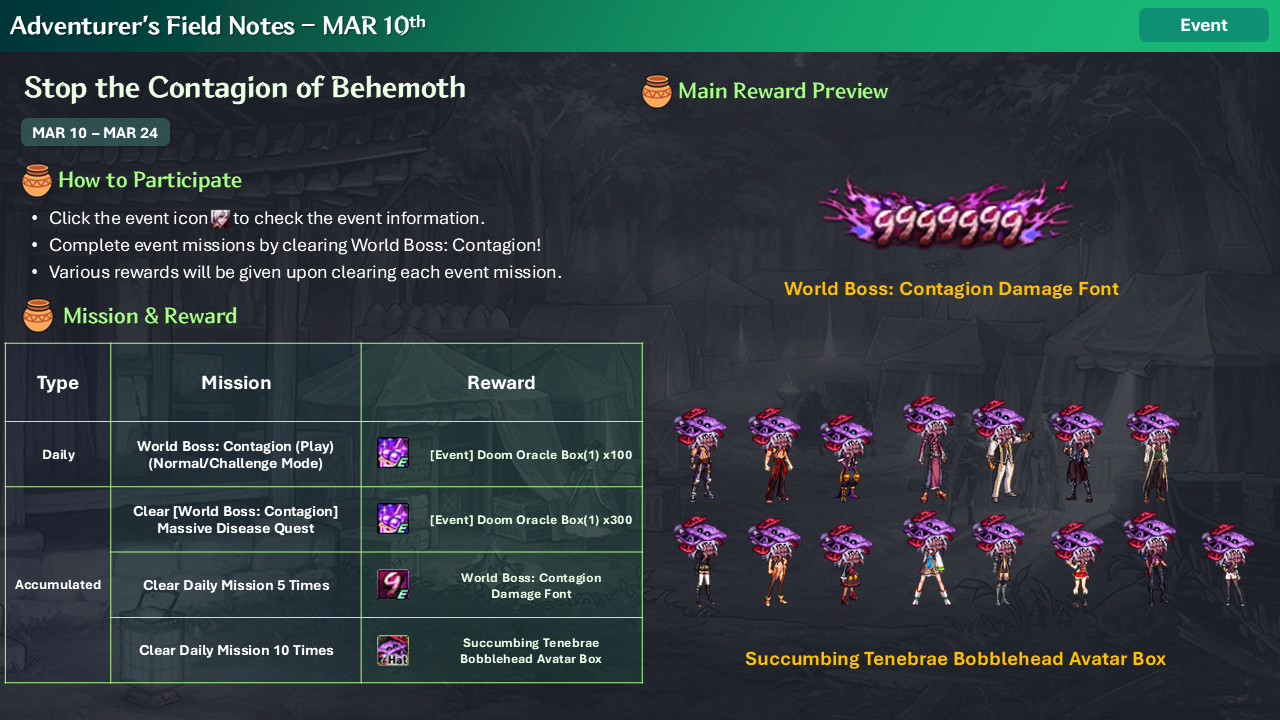Click the Doom Oracle Box x100 reward icon
The height and width of the screenshot is (720, 1280).
[392, 453]
